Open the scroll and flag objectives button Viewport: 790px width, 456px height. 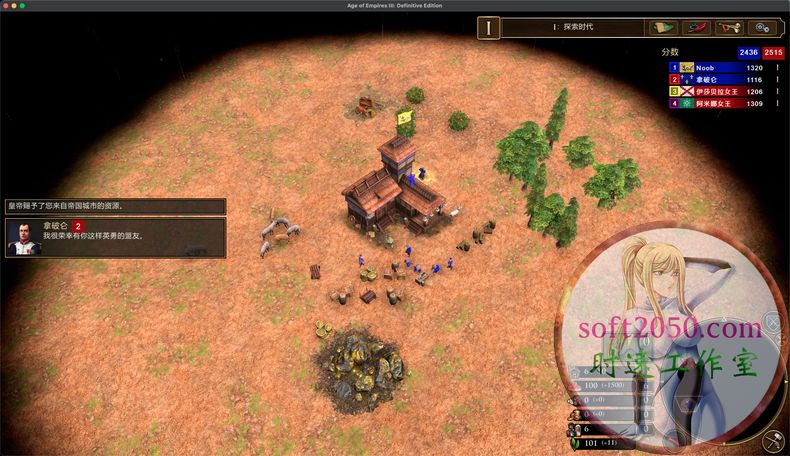[x=666, y=27]
